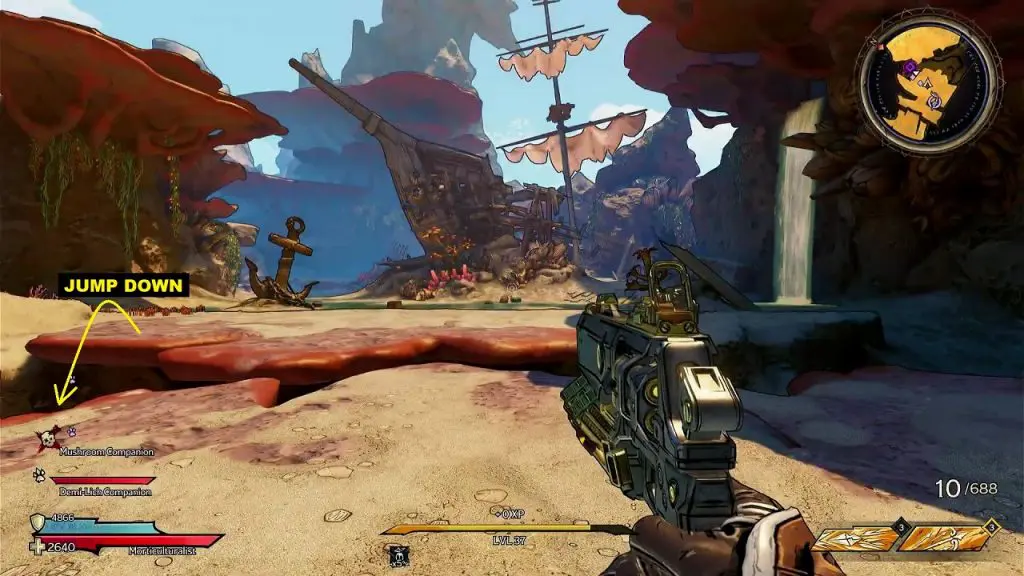Click the skull icon below the XP bar

(399, 552)
